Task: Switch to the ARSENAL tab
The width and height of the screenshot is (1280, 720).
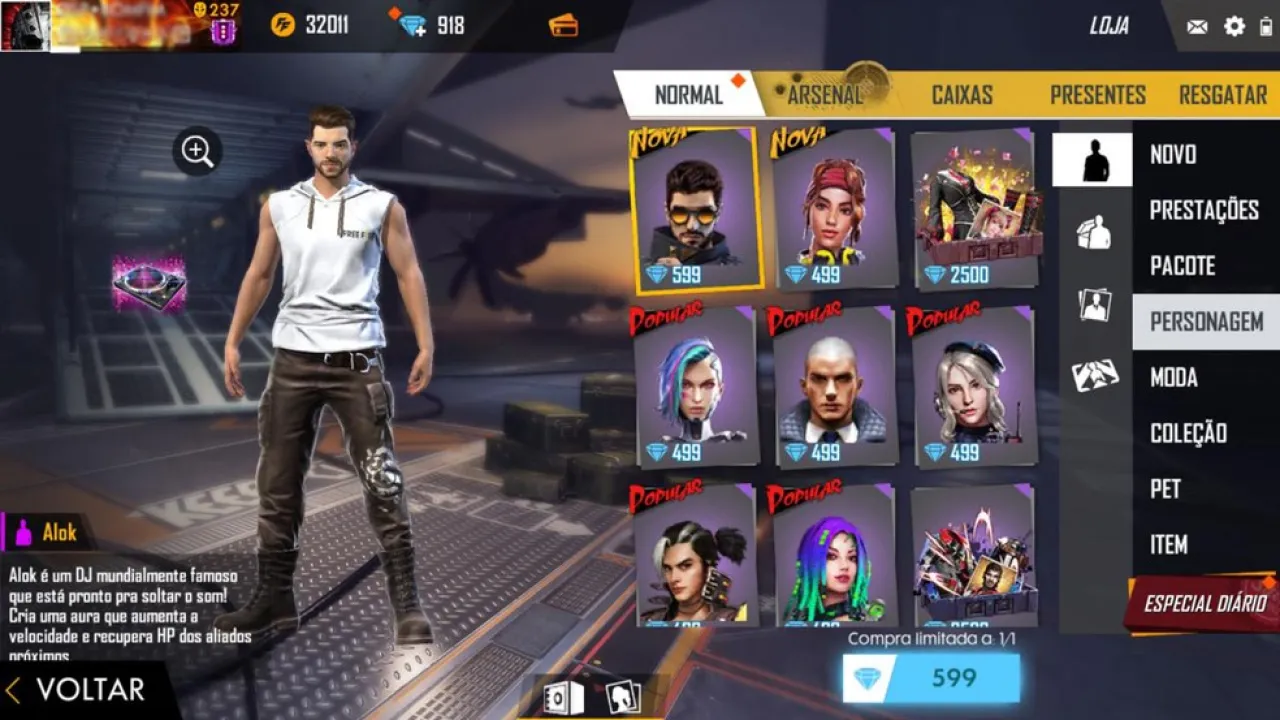Action: coord(826,95)
